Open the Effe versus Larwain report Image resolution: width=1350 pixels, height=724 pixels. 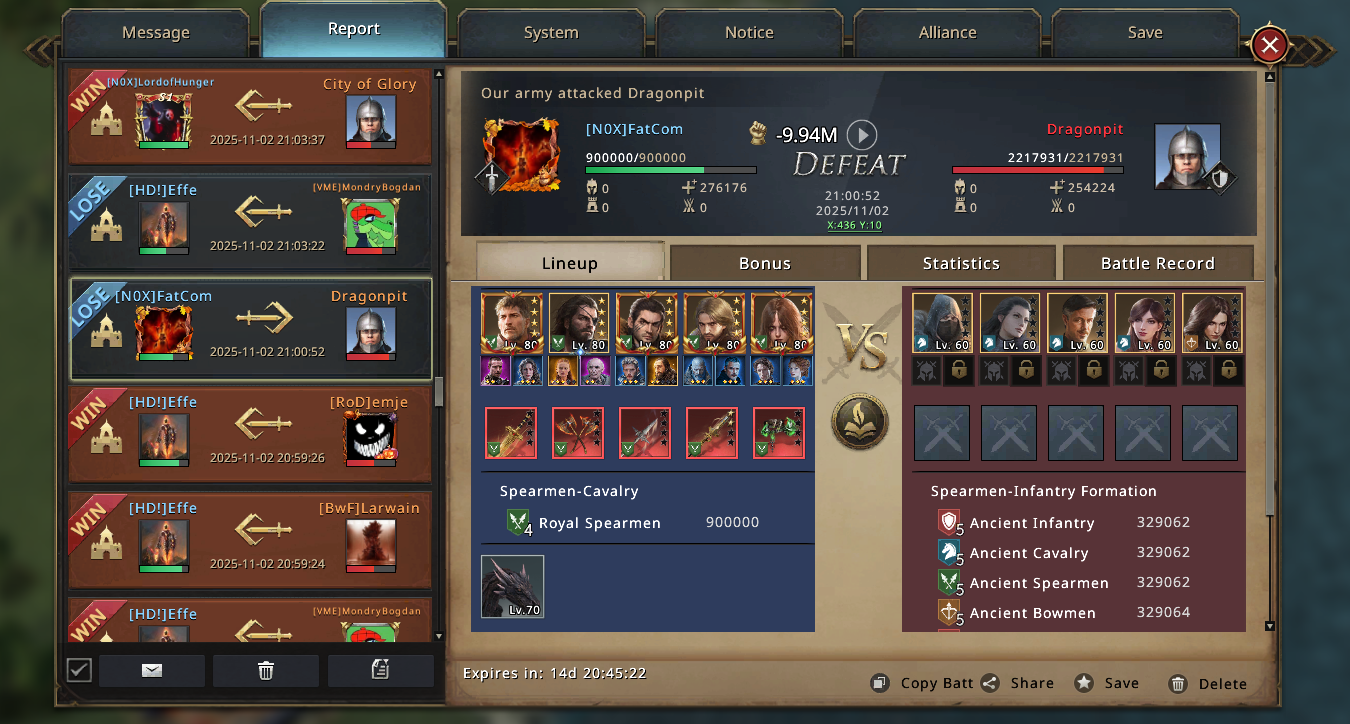click(x=250, y=539)
